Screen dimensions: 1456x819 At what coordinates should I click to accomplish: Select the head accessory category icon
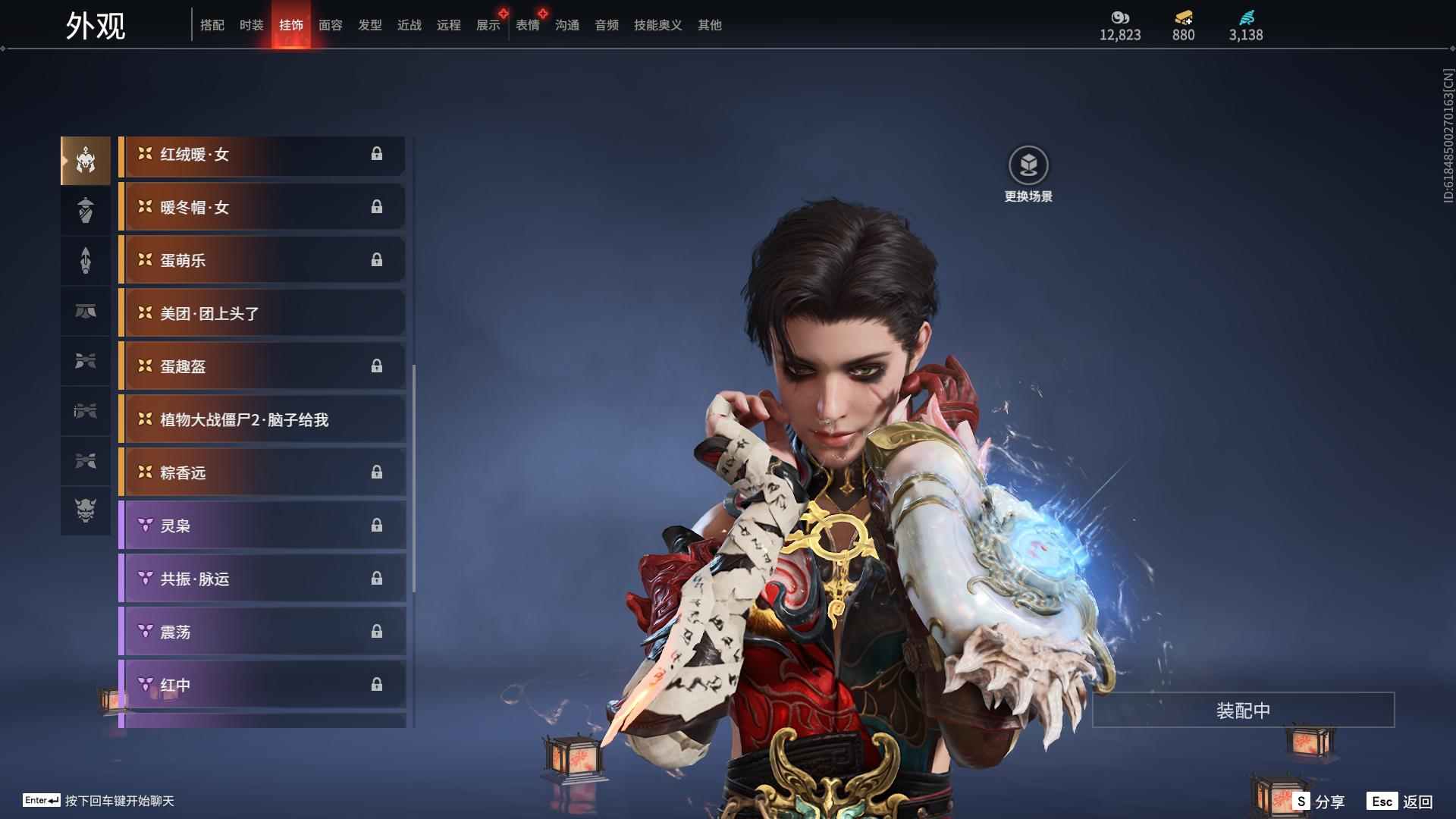click(x=86, y=161)
